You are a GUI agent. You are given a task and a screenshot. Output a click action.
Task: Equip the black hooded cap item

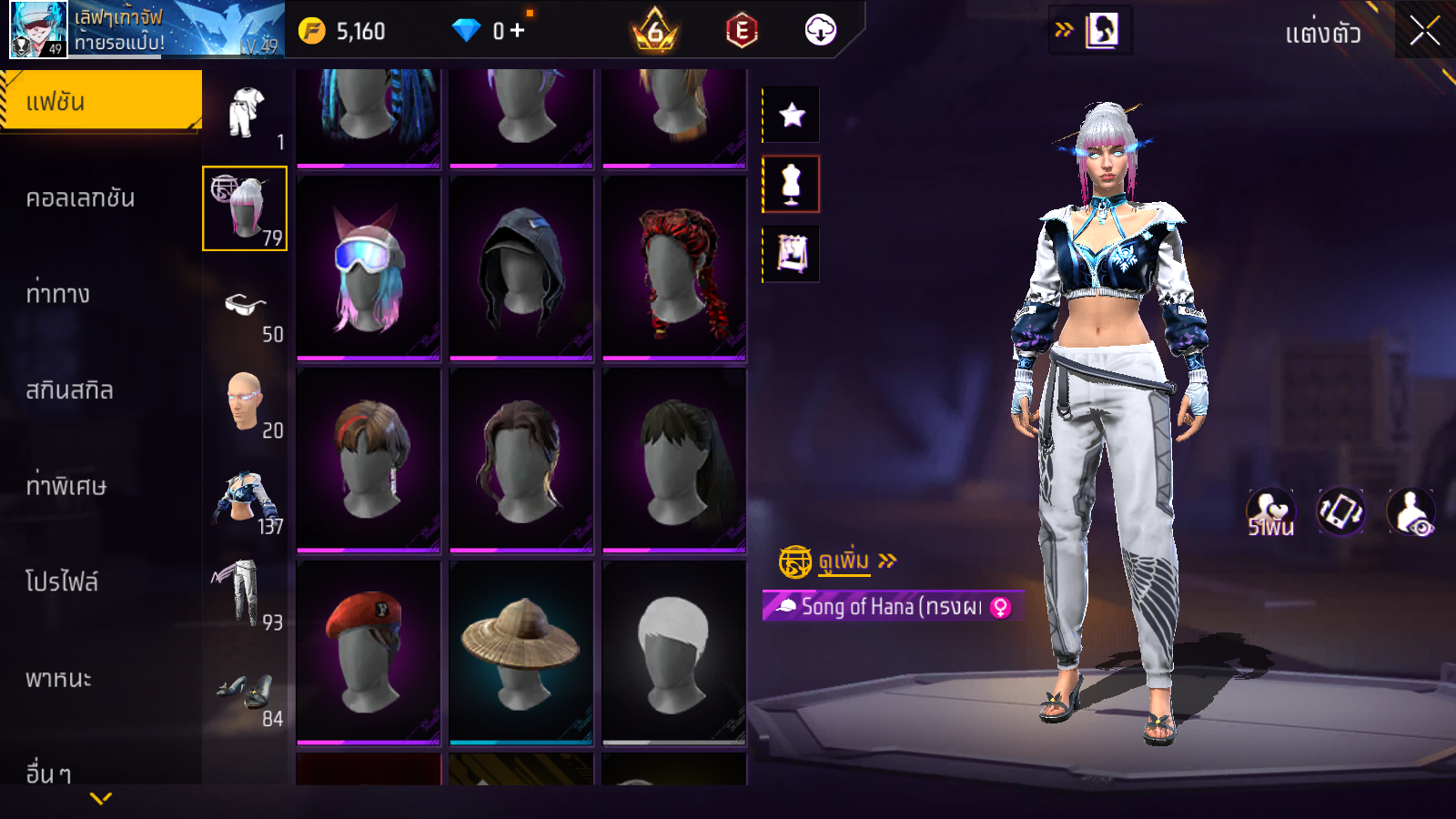pyautogui.click(x=521, y=268)
